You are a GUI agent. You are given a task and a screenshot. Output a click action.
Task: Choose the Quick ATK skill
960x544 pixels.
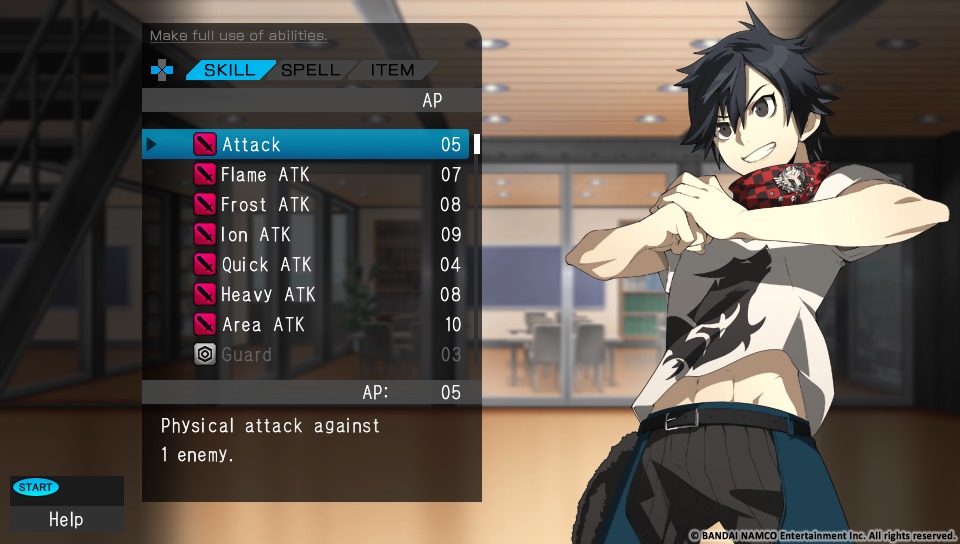point(305,265)
